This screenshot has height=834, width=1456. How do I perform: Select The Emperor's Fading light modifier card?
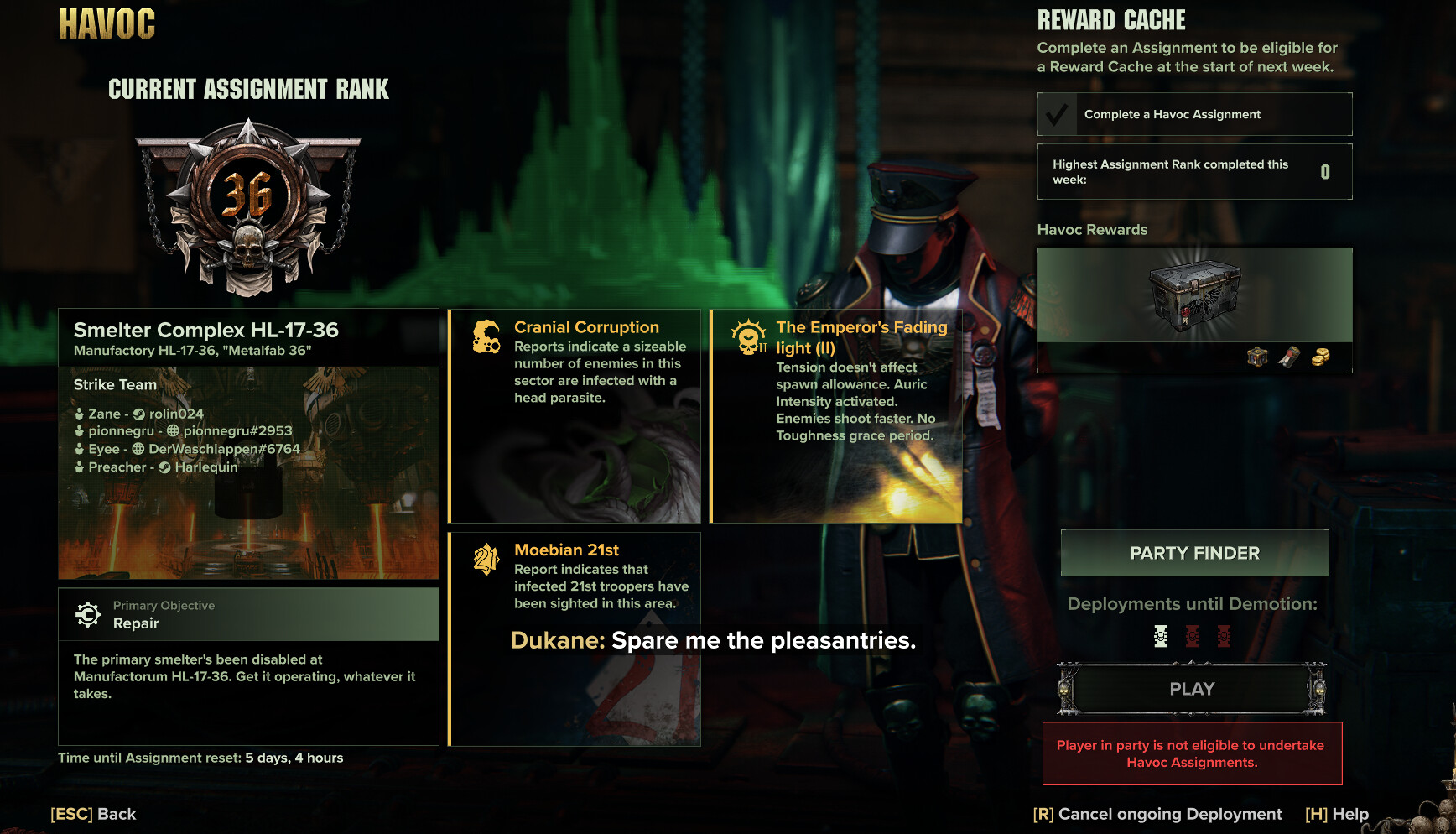(x=836, y=416)
